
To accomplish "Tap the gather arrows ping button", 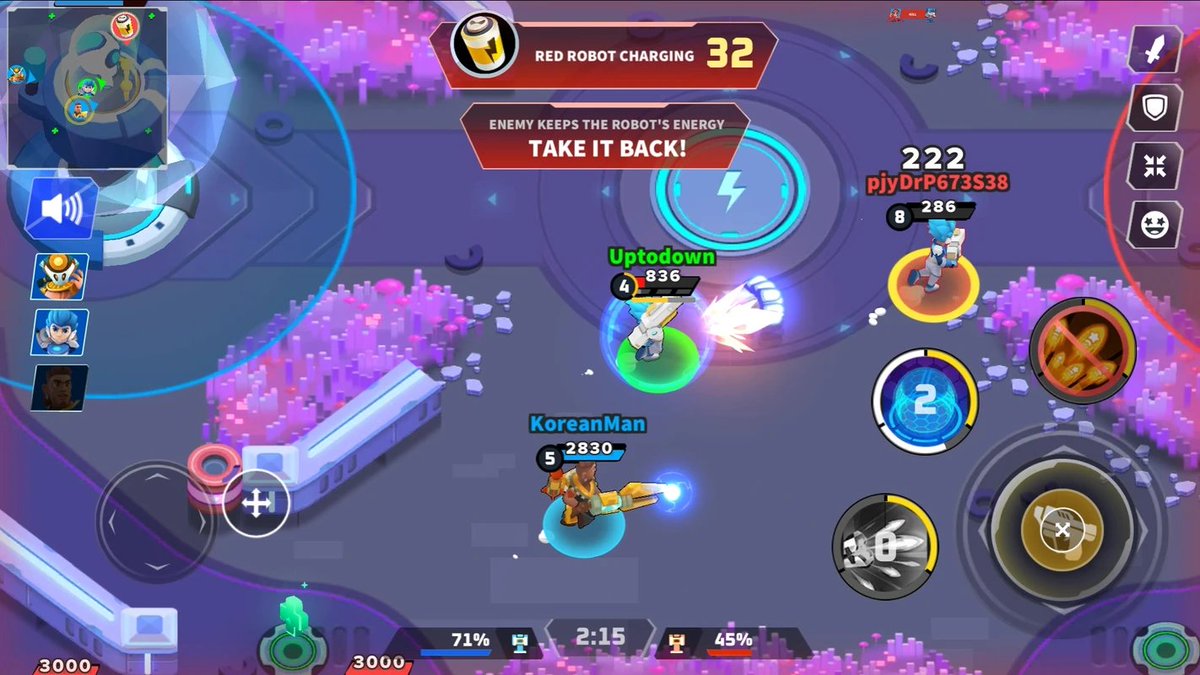I will (1155, 166).
